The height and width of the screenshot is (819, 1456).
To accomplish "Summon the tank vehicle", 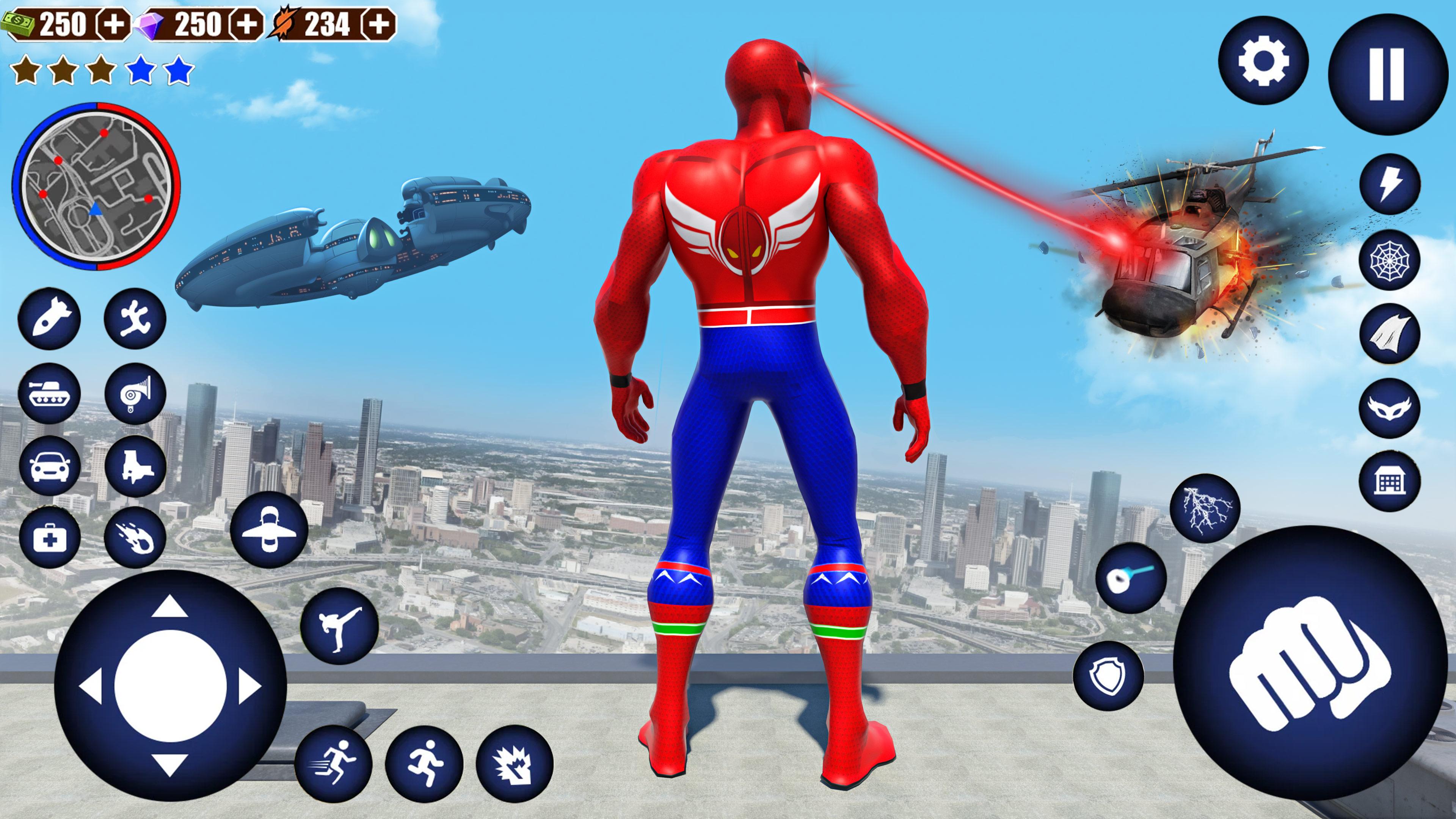I will tap(49, 392).
